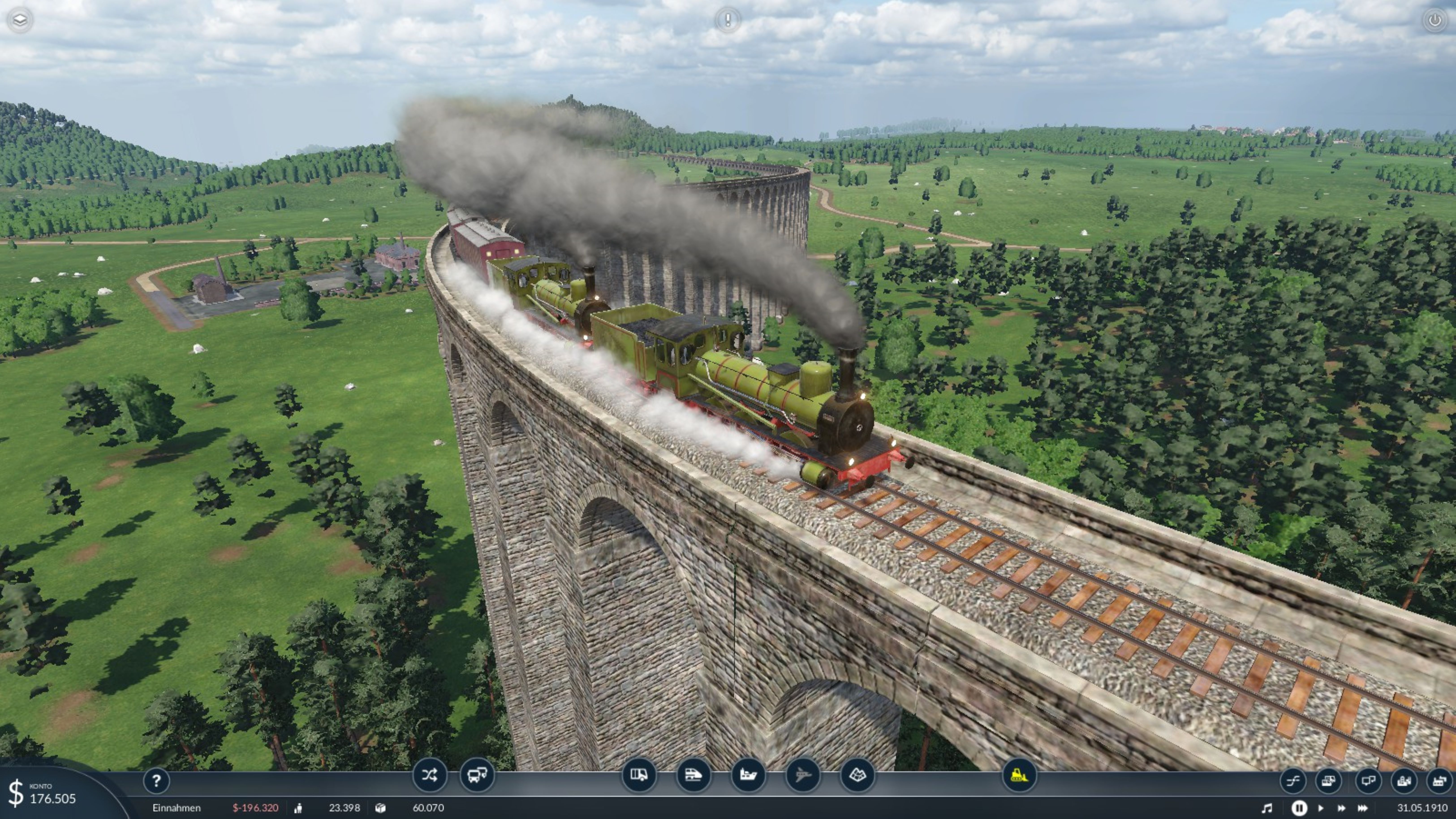Screen dimensions: 1456x819
Task: Open the factory industries list
Action: point(1439,782)
